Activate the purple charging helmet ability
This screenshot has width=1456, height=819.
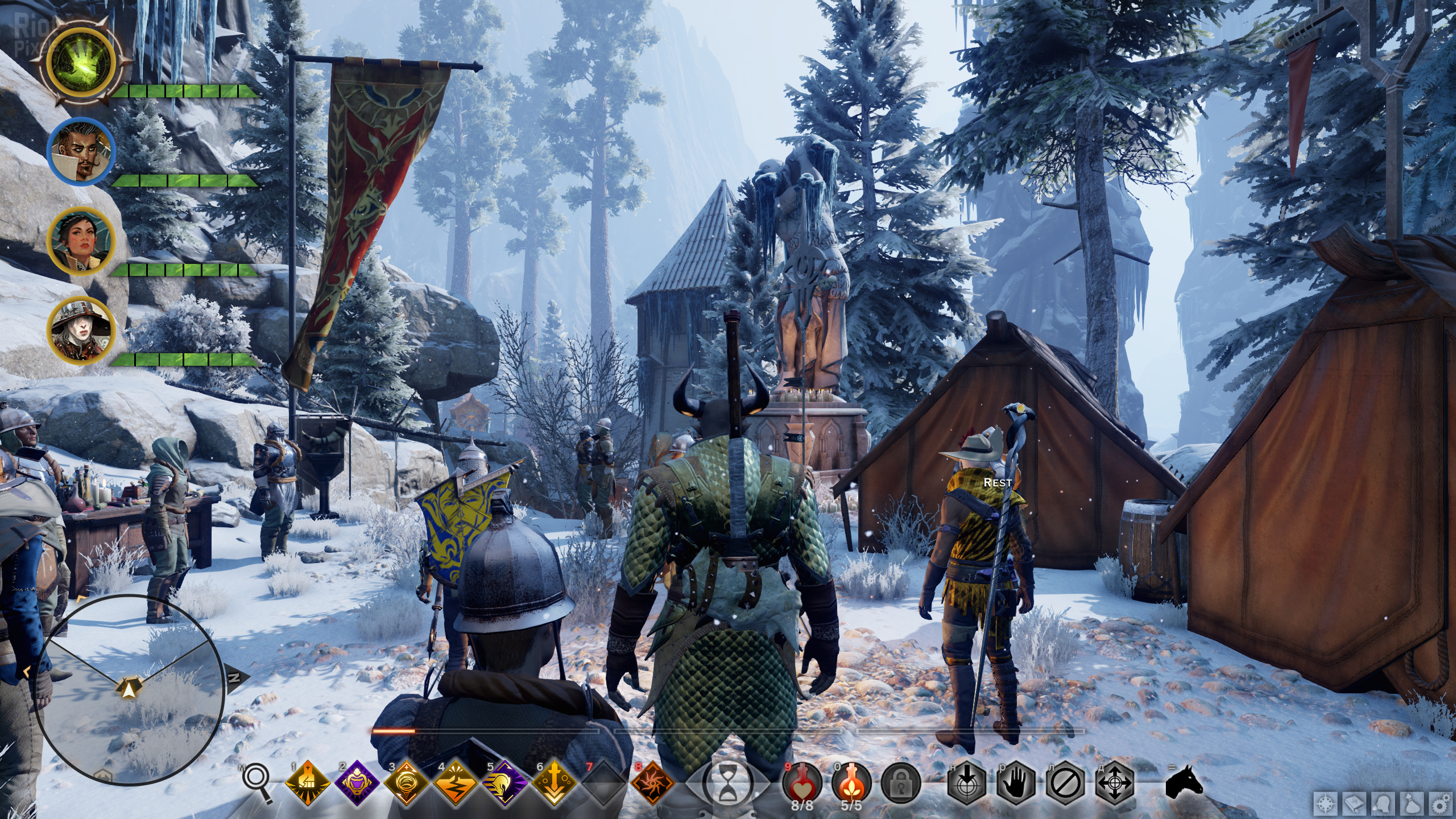(505, 783)
